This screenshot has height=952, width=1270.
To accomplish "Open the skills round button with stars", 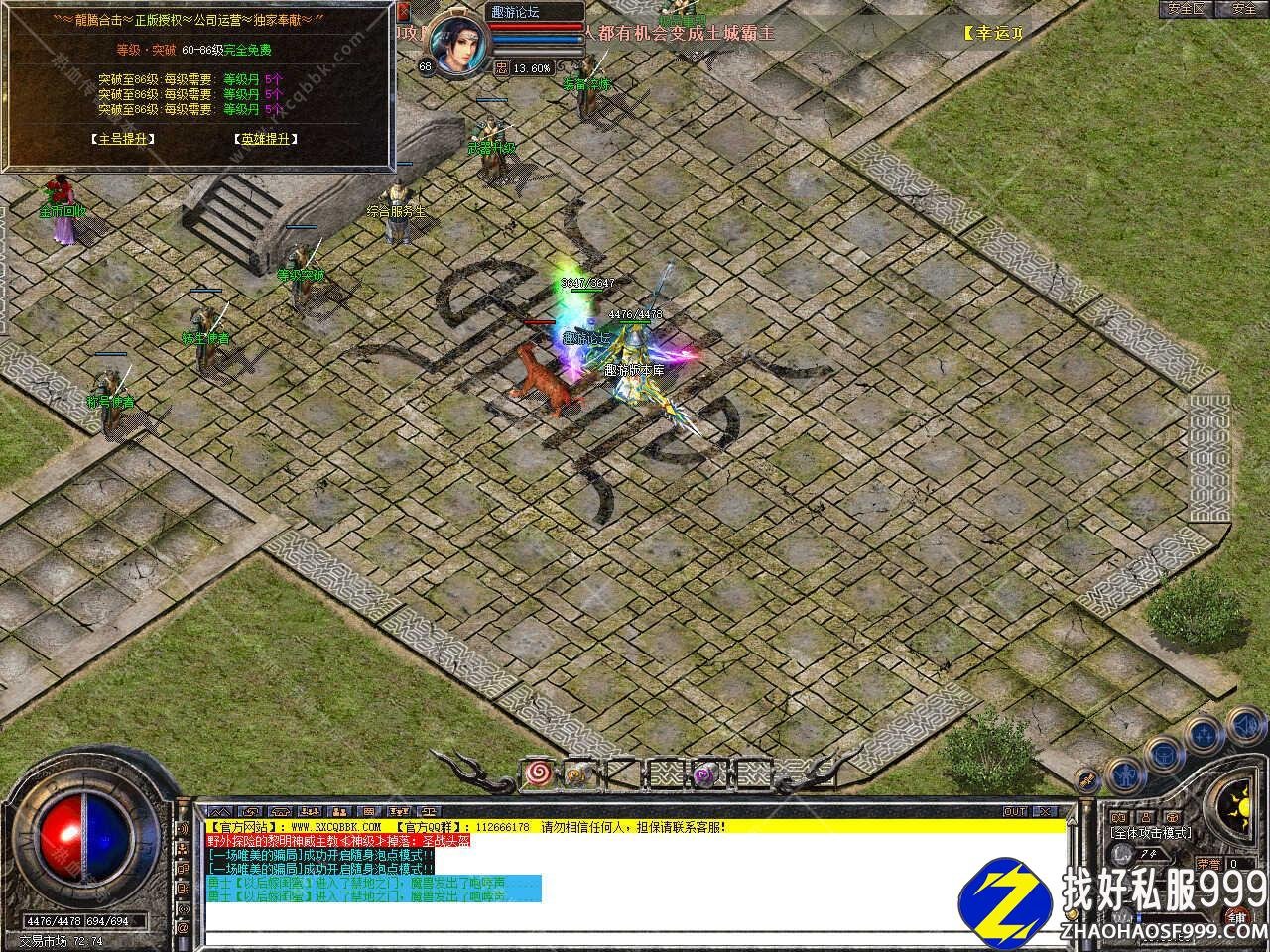I will (1205, 734).
